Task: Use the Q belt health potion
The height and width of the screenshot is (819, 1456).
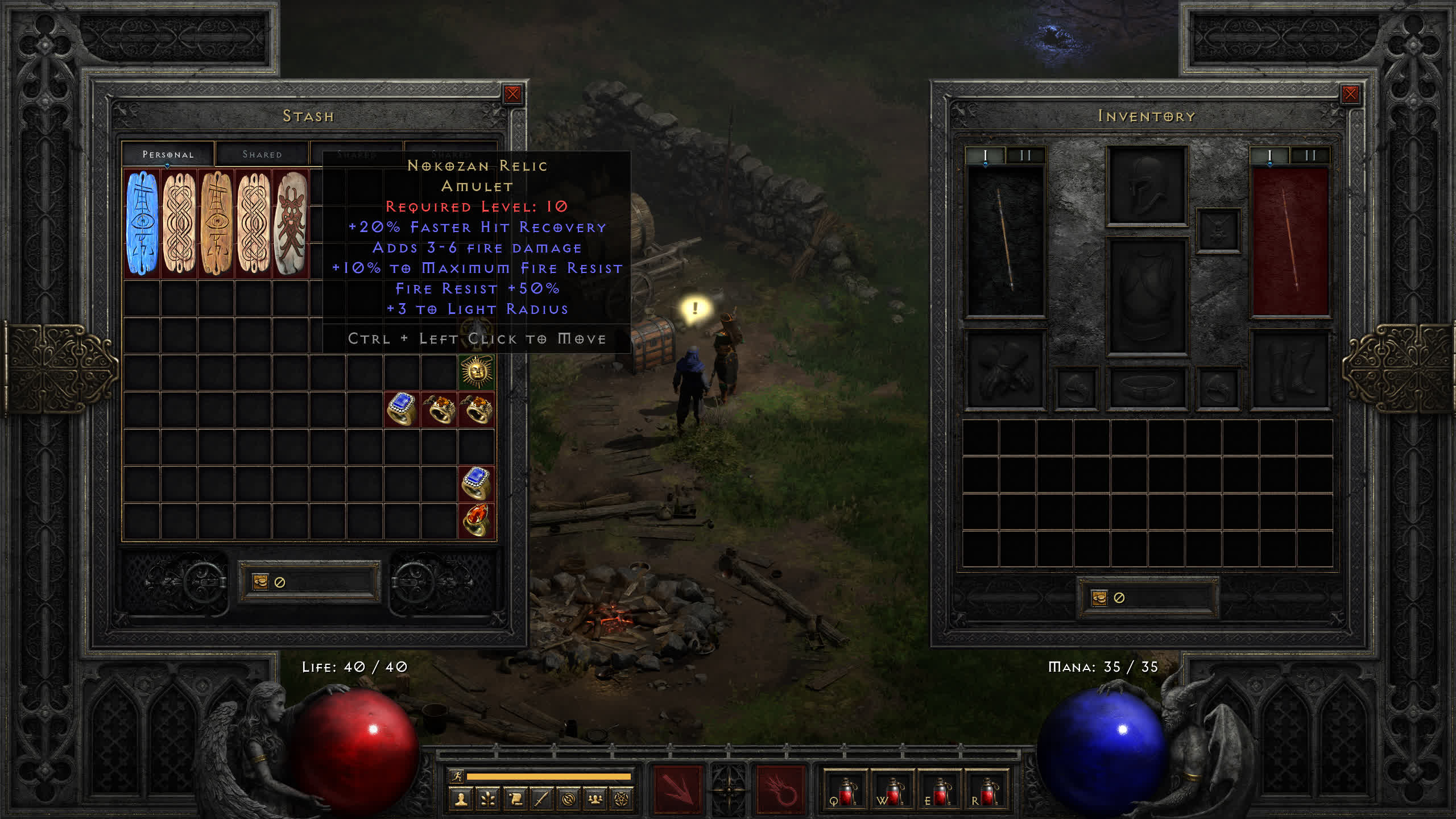Action: [845, 791]
